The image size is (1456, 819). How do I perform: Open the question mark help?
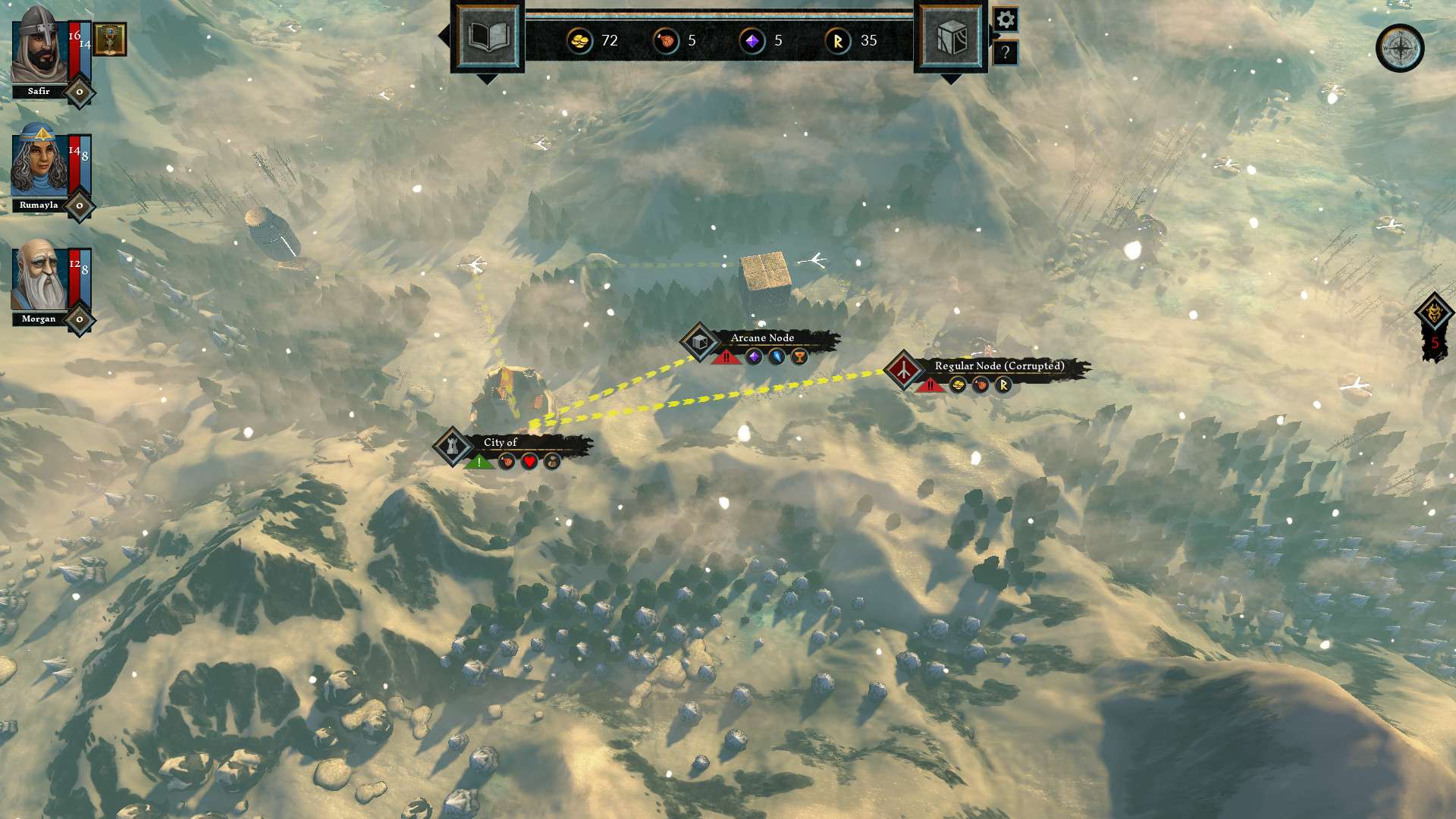[1006, 52]
